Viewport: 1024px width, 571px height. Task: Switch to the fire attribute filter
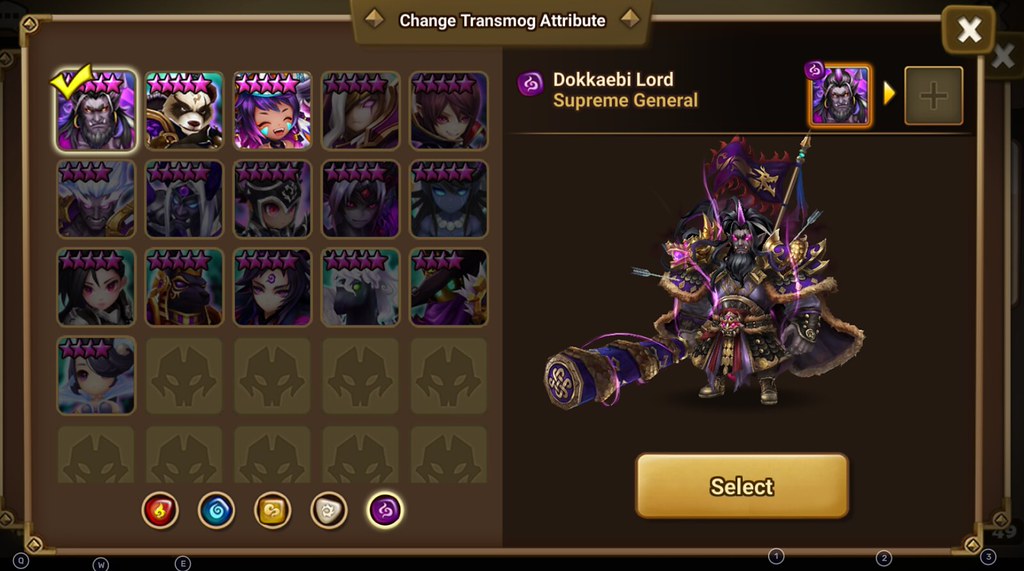pos(160,510)
